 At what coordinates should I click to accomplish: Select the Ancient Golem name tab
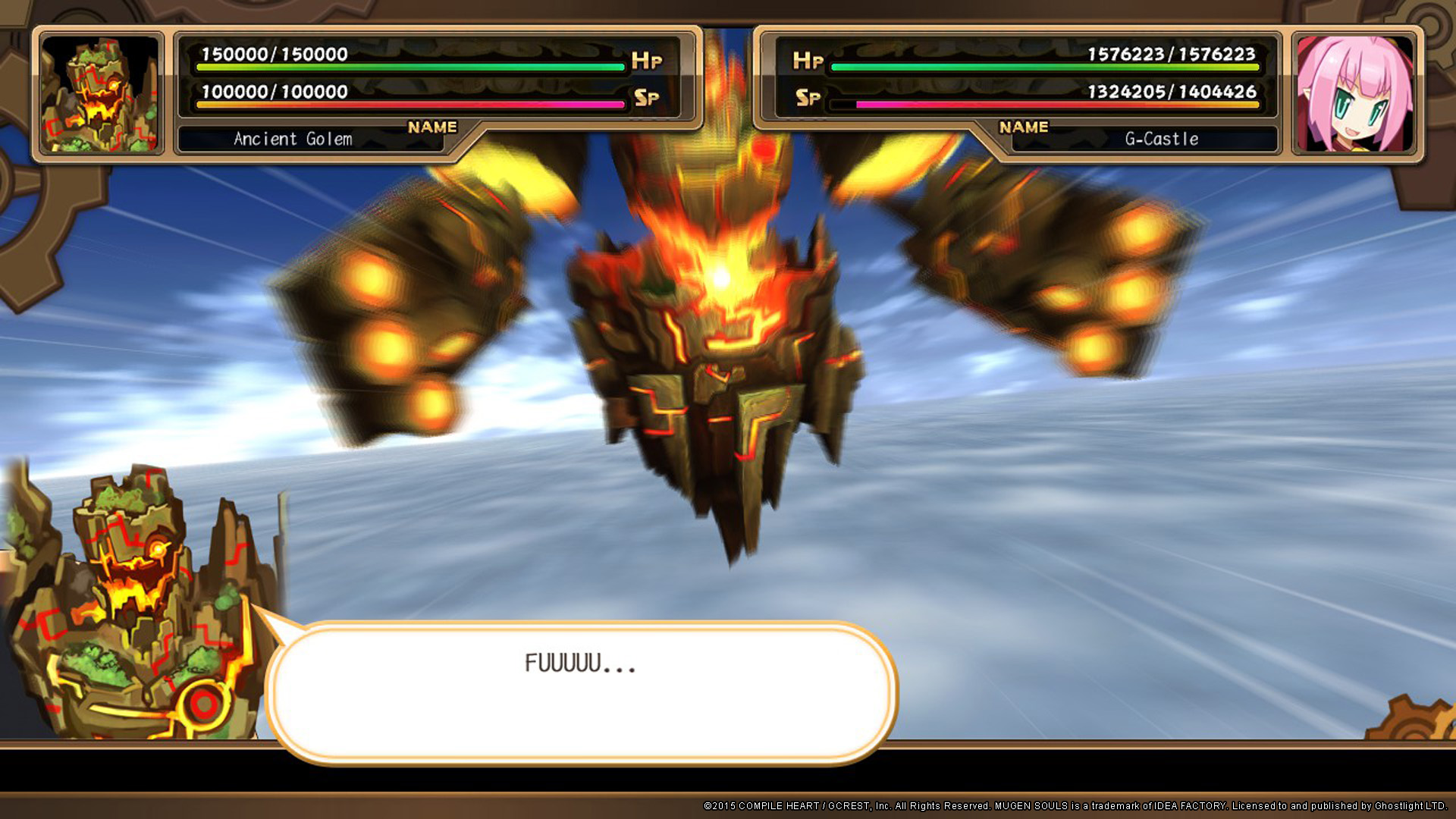tap(290, 139)
